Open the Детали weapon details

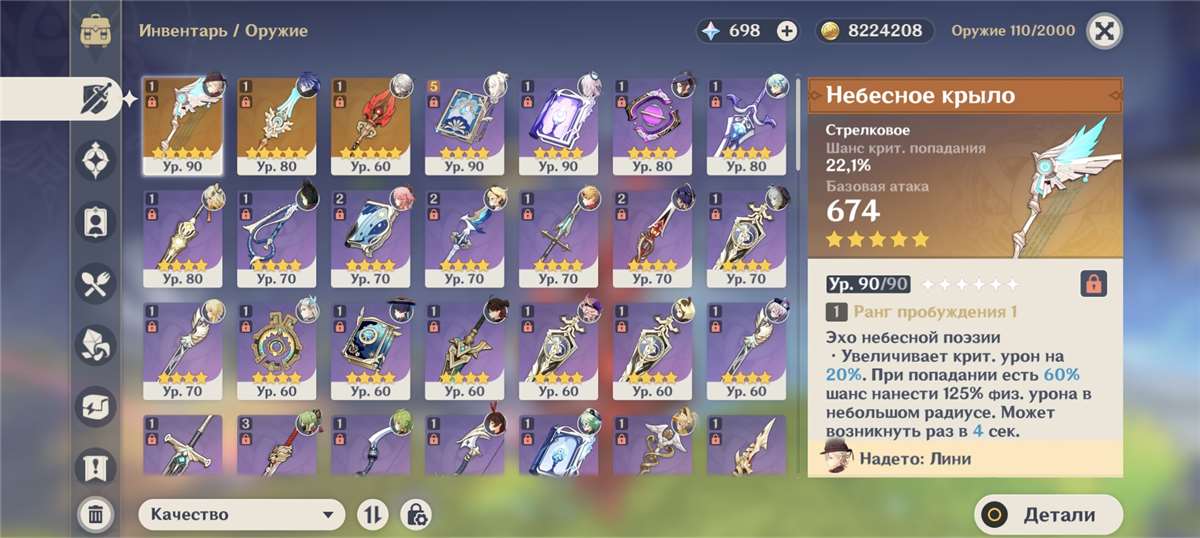click(1048, 515)
